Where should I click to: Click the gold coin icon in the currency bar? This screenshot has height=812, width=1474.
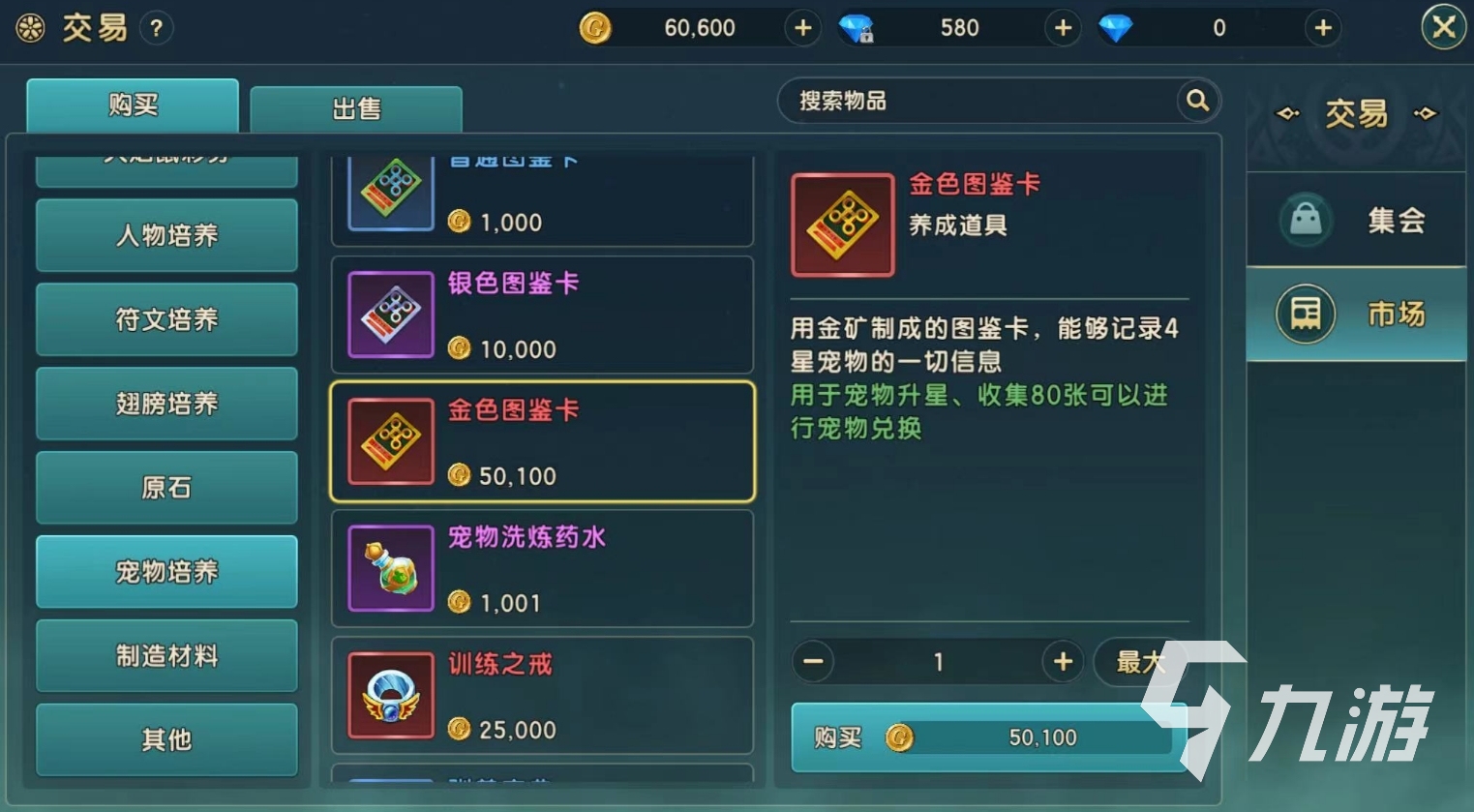click(597, 27)
